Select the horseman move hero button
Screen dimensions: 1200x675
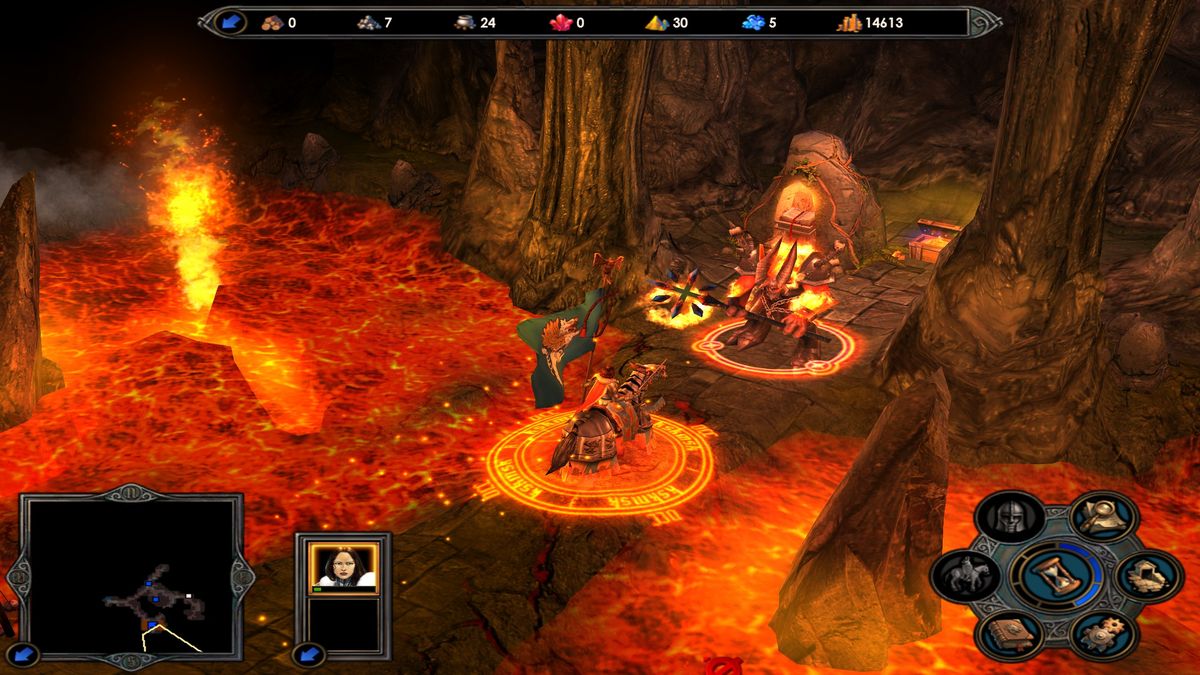pyautogui.click(x=965, y=575)
